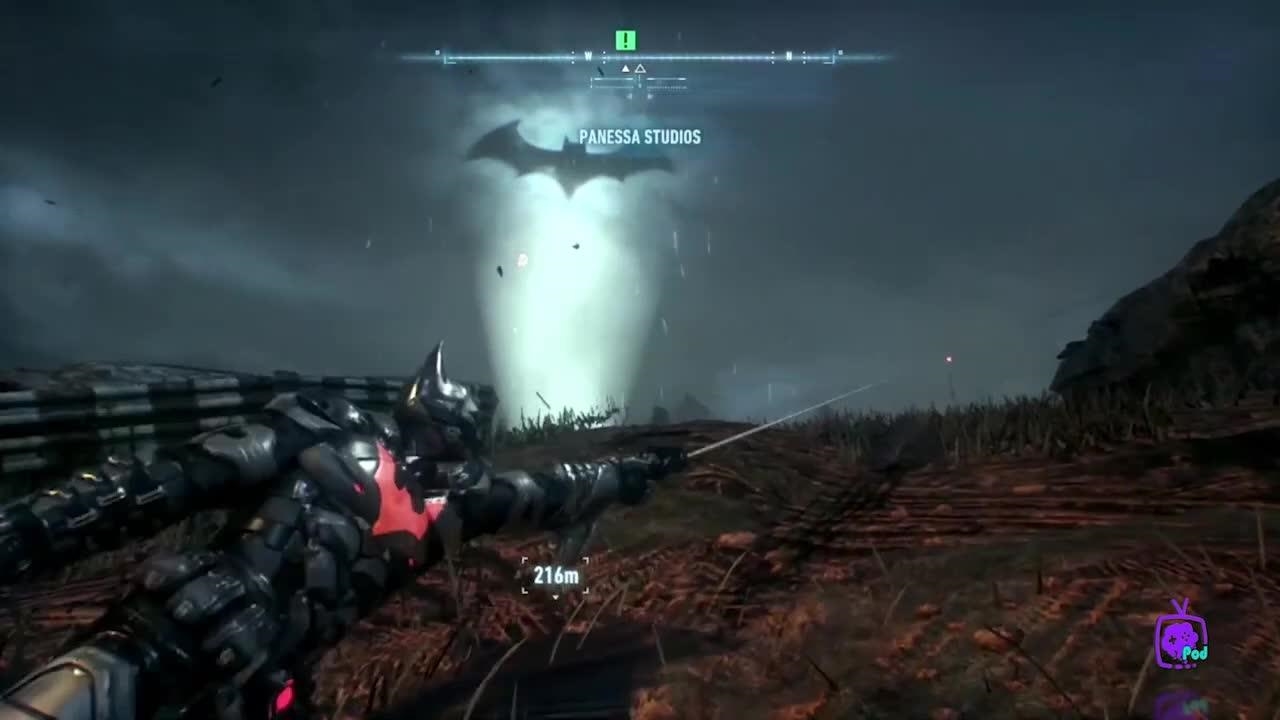Click the purple Pod channel watermark logo
The width and height of the screenshot is (1280, 720).
(x=1181, y=637)
